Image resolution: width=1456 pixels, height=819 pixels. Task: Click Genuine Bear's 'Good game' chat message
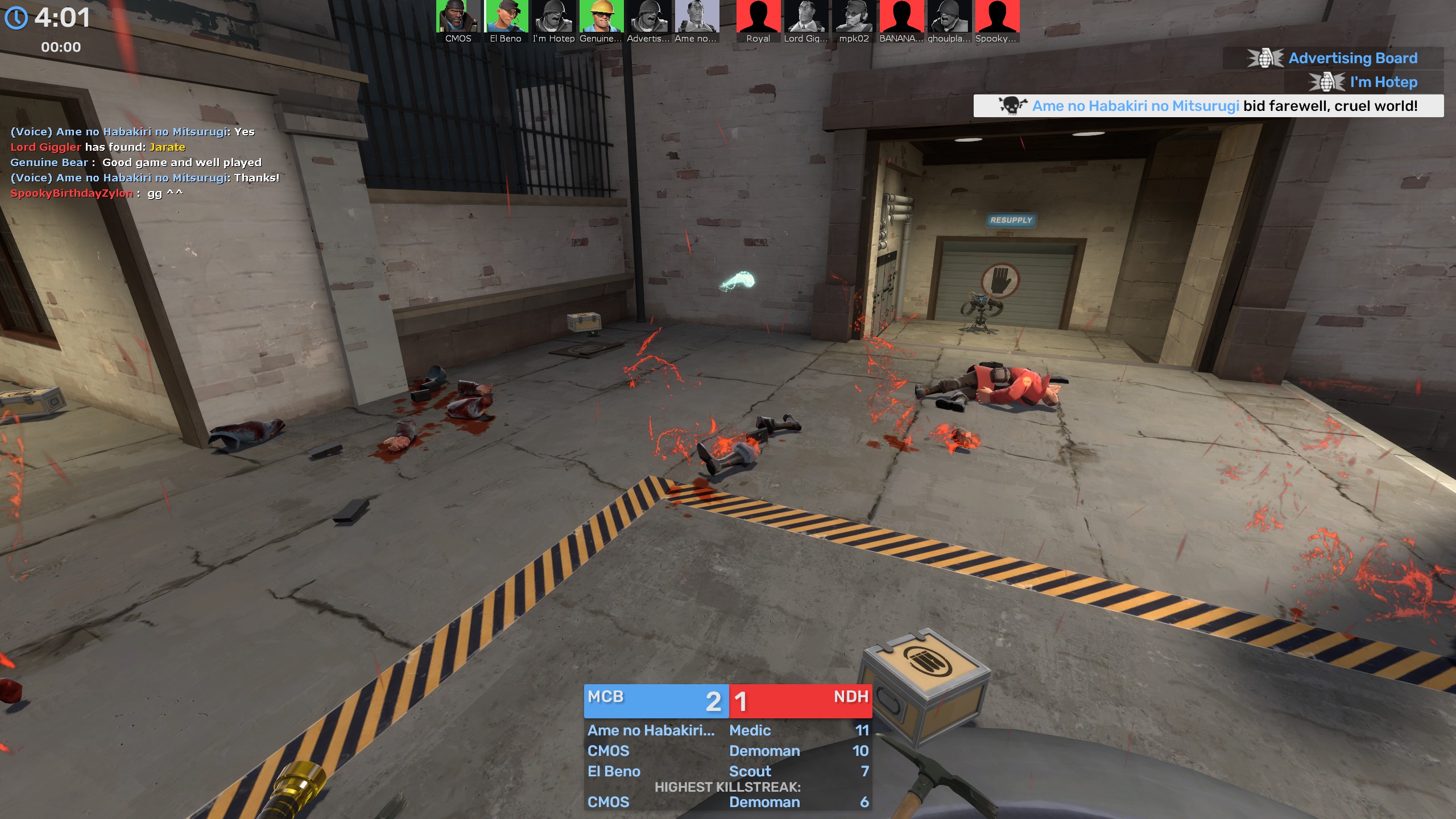pos(136,163)
